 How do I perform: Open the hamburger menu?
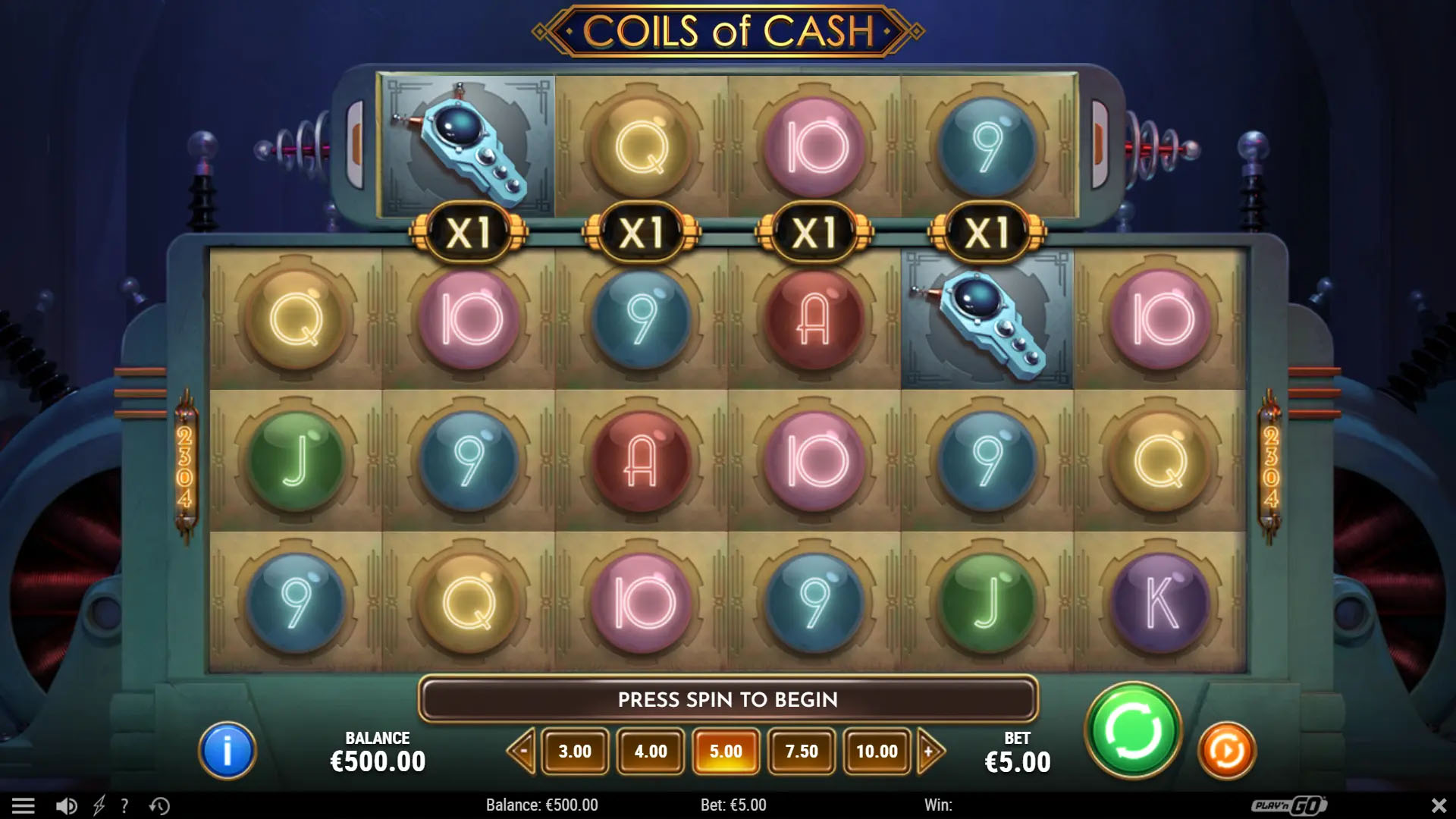[x=24, y=805]
